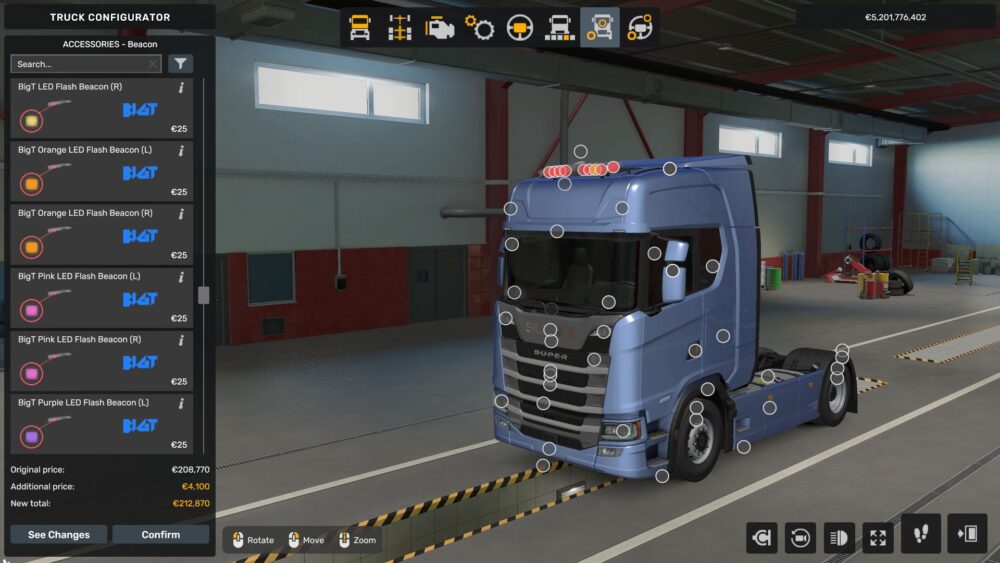Pick BigT Purple LED Flash Beacon (L)
Viewport: 1000px width, 563px height.
[100, 423]
